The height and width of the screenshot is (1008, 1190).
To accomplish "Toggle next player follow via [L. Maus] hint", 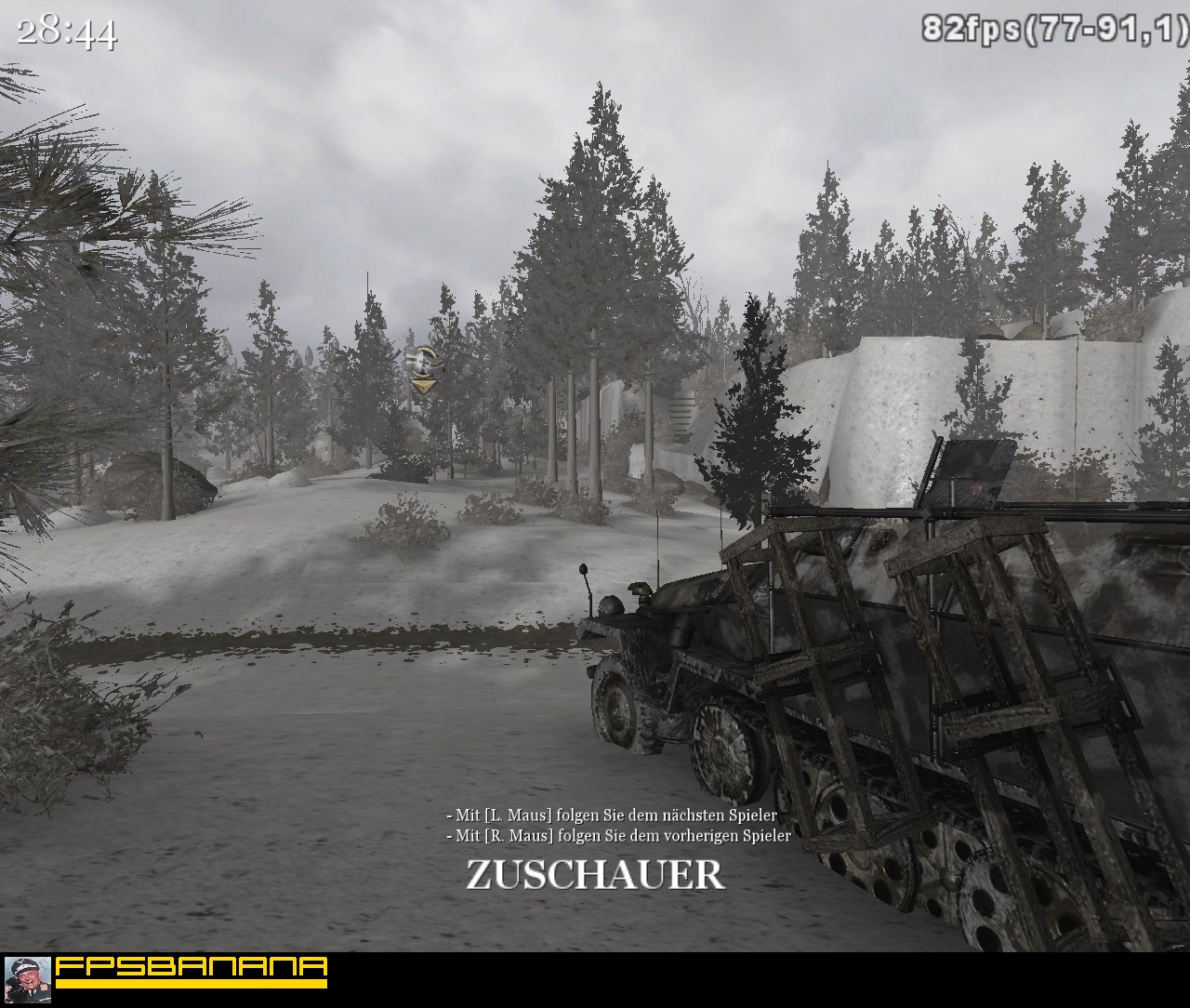I will (611, 815).
